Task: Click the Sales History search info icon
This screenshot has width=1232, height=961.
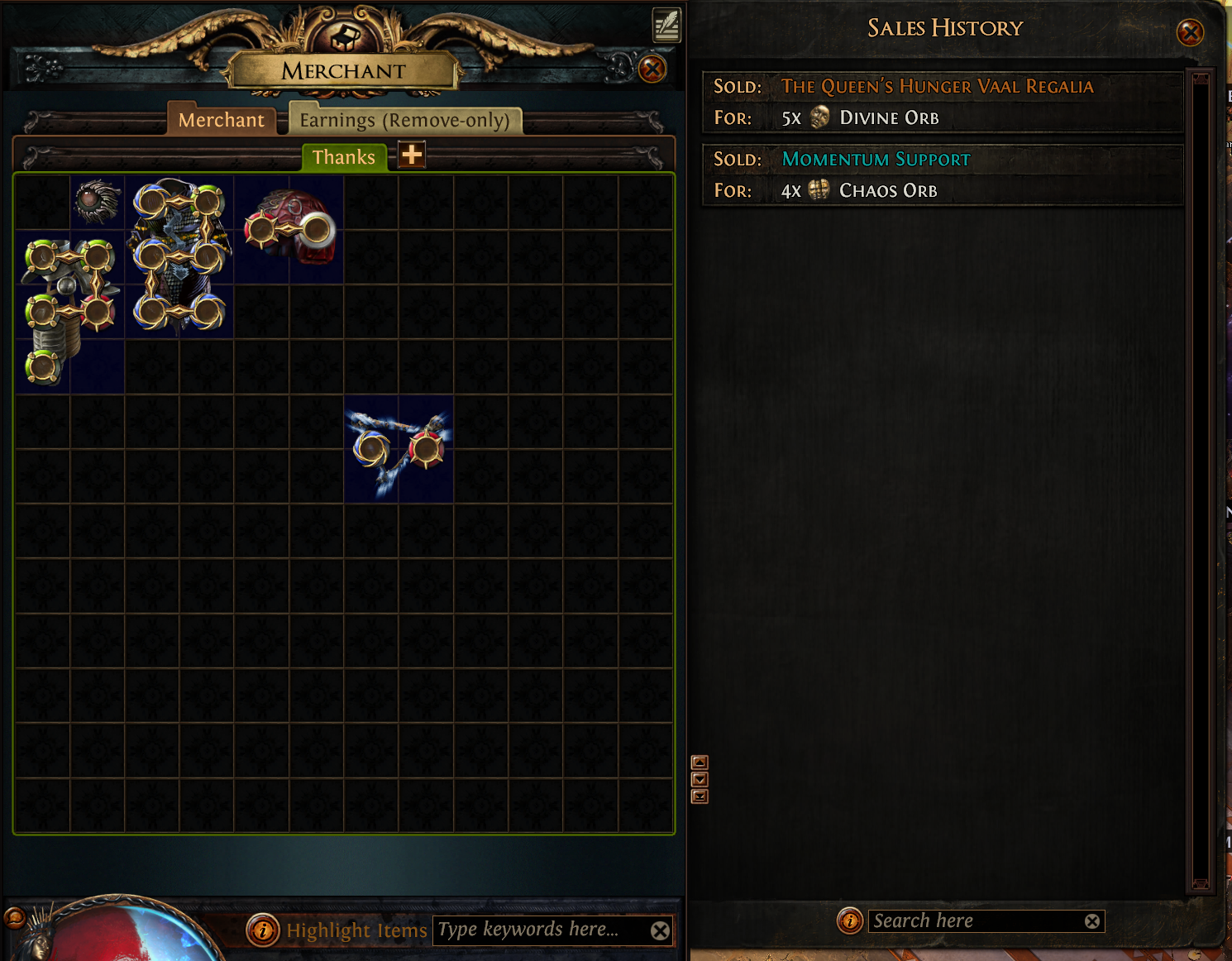Action: click(x=849, y=920)
